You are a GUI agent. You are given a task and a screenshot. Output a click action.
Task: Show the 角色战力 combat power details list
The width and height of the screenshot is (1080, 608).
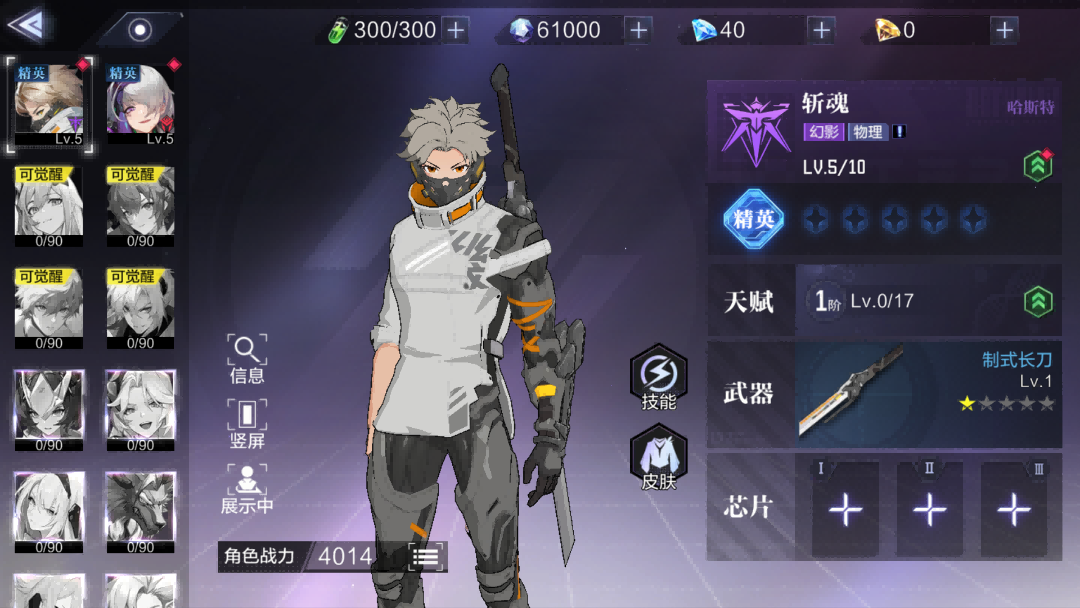click(x=427, y=557)
